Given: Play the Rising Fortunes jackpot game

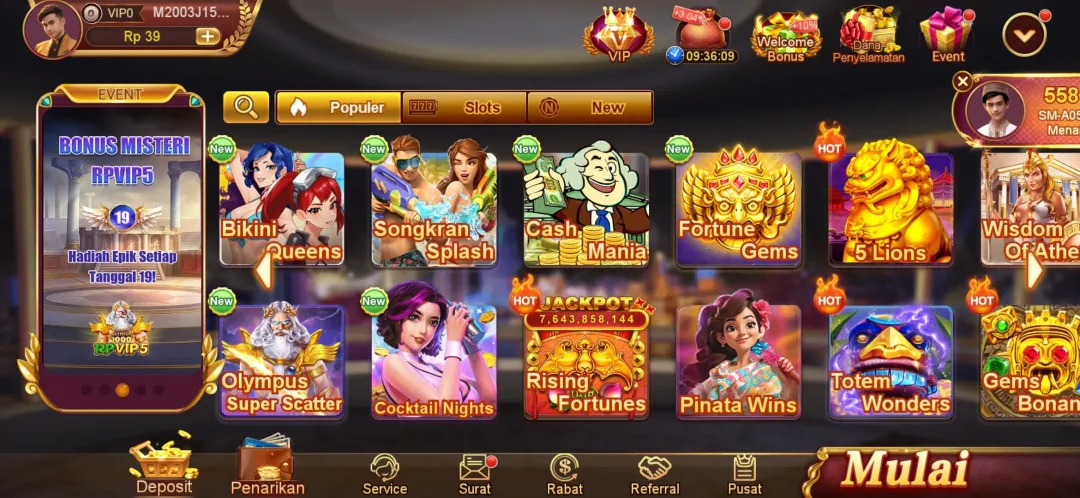Looking at the screenshot, I should tap(586, 361).
